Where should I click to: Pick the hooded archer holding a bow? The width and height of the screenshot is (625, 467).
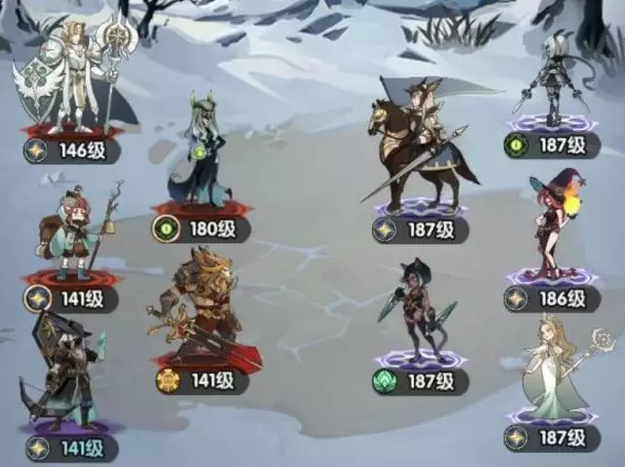65,375
